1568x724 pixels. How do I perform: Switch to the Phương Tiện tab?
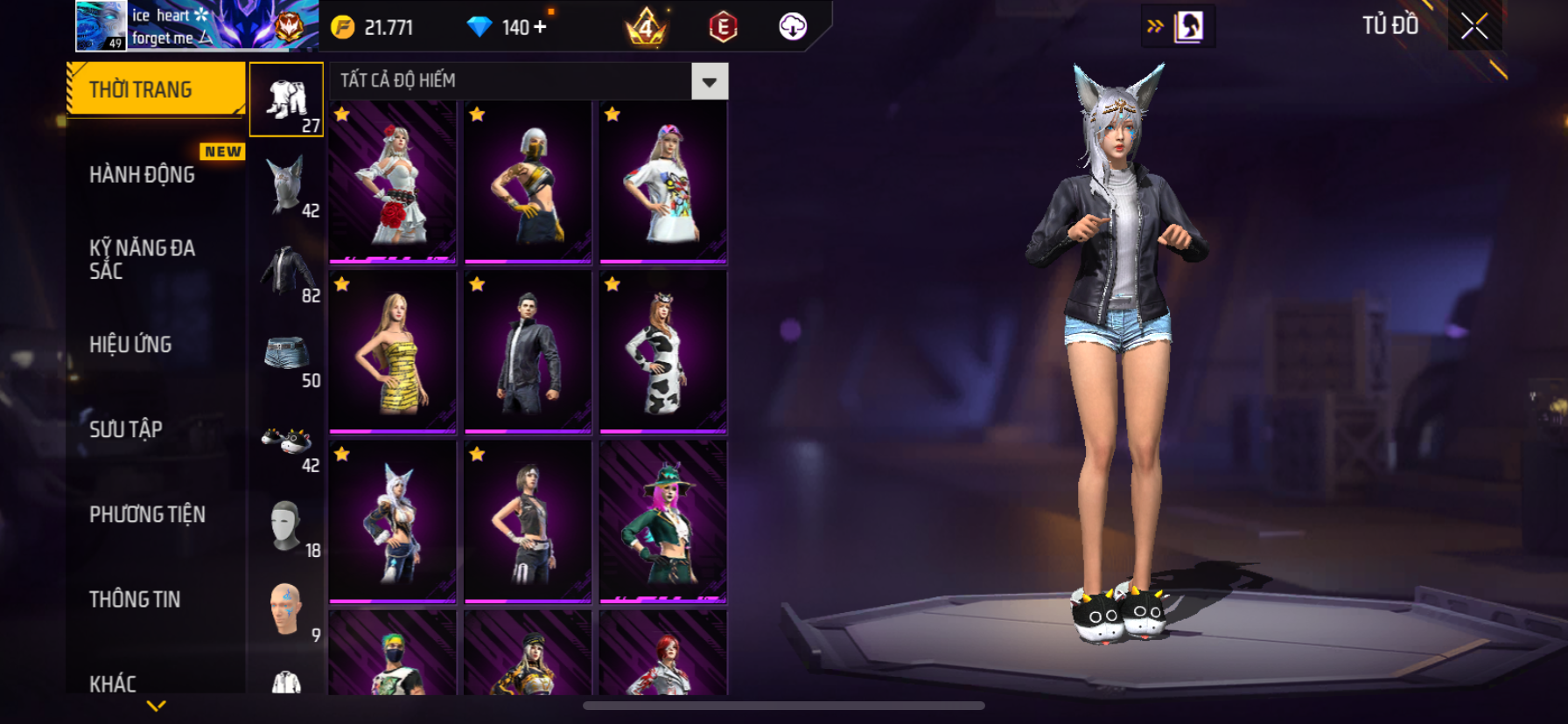[147, 514]
